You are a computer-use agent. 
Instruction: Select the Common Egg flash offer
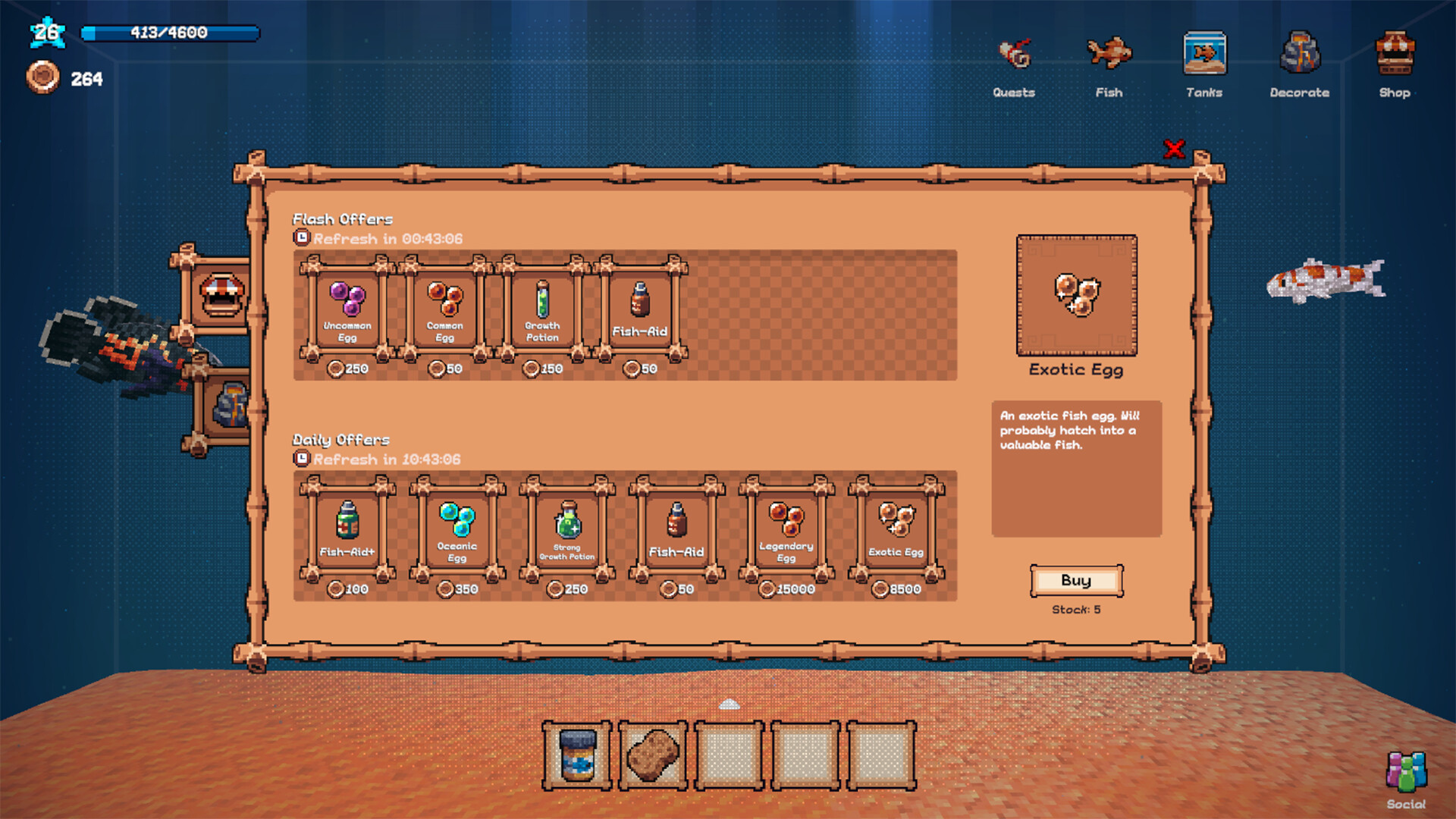click(444, 309)
